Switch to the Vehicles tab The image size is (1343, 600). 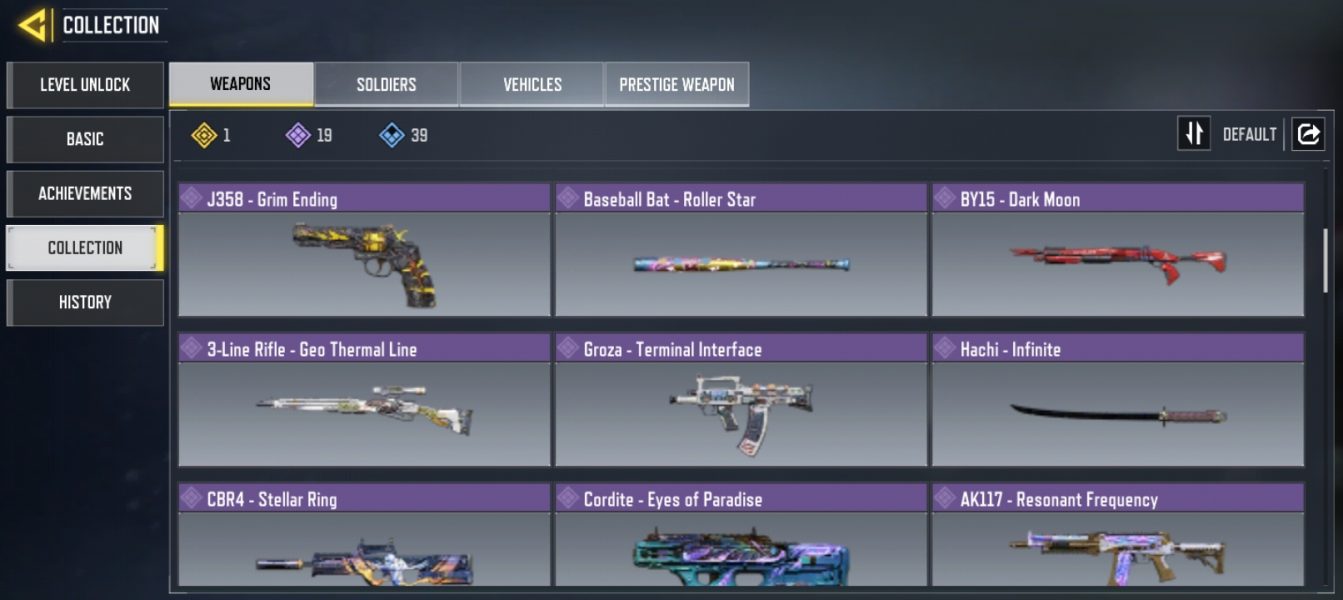coord(532,84)
